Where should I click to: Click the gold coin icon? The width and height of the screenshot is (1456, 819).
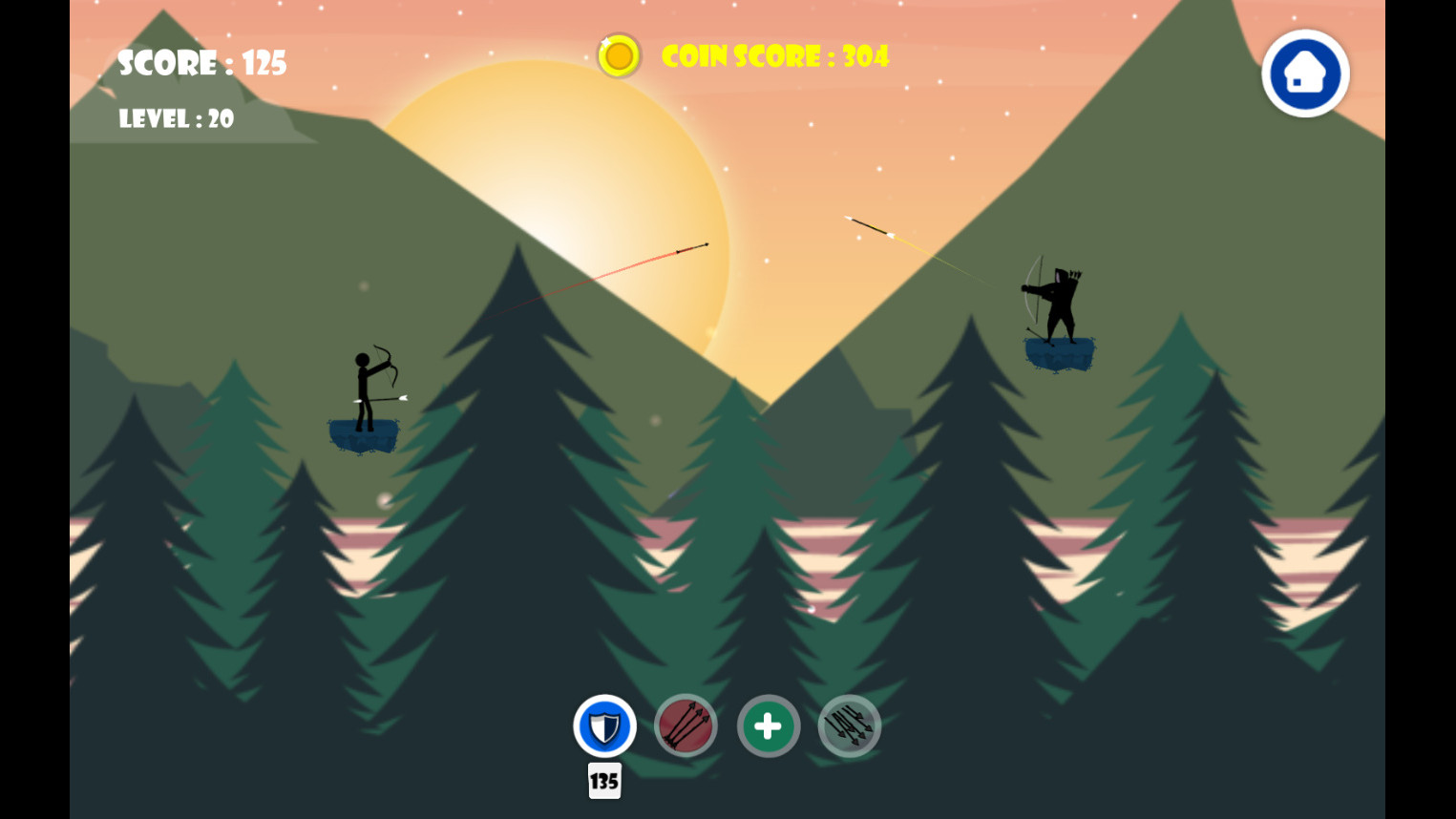618,55
